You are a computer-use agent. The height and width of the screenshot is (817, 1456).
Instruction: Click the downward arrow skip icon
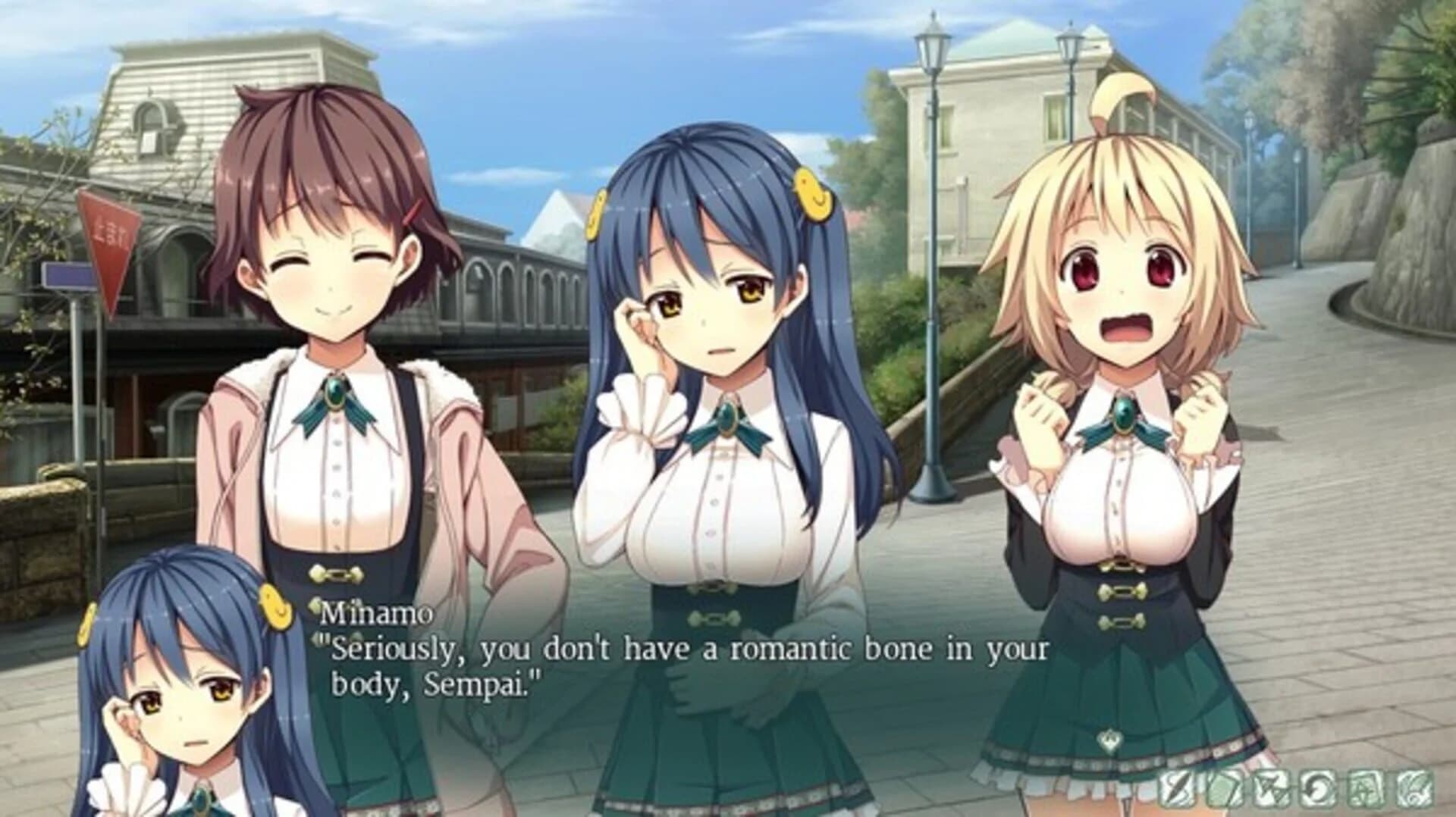click(1272, 788)
